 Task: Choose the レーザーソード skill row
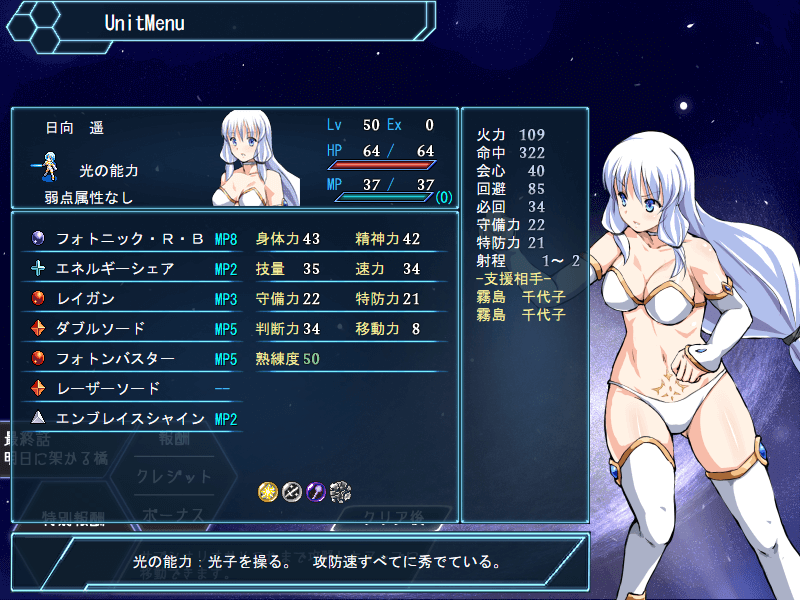(130, 388)
